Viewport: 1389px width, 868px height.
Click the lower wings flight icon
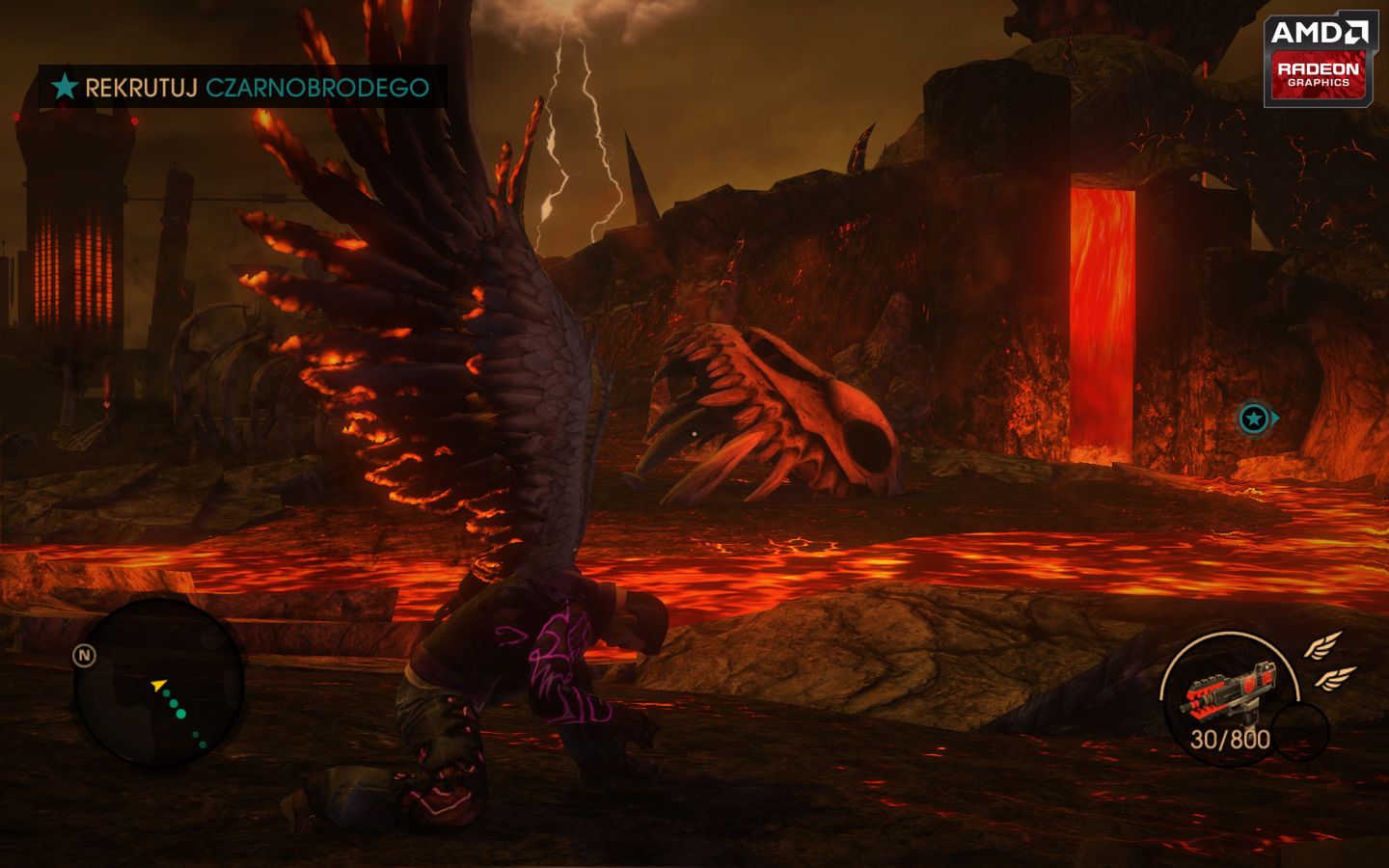point(1335,679)
